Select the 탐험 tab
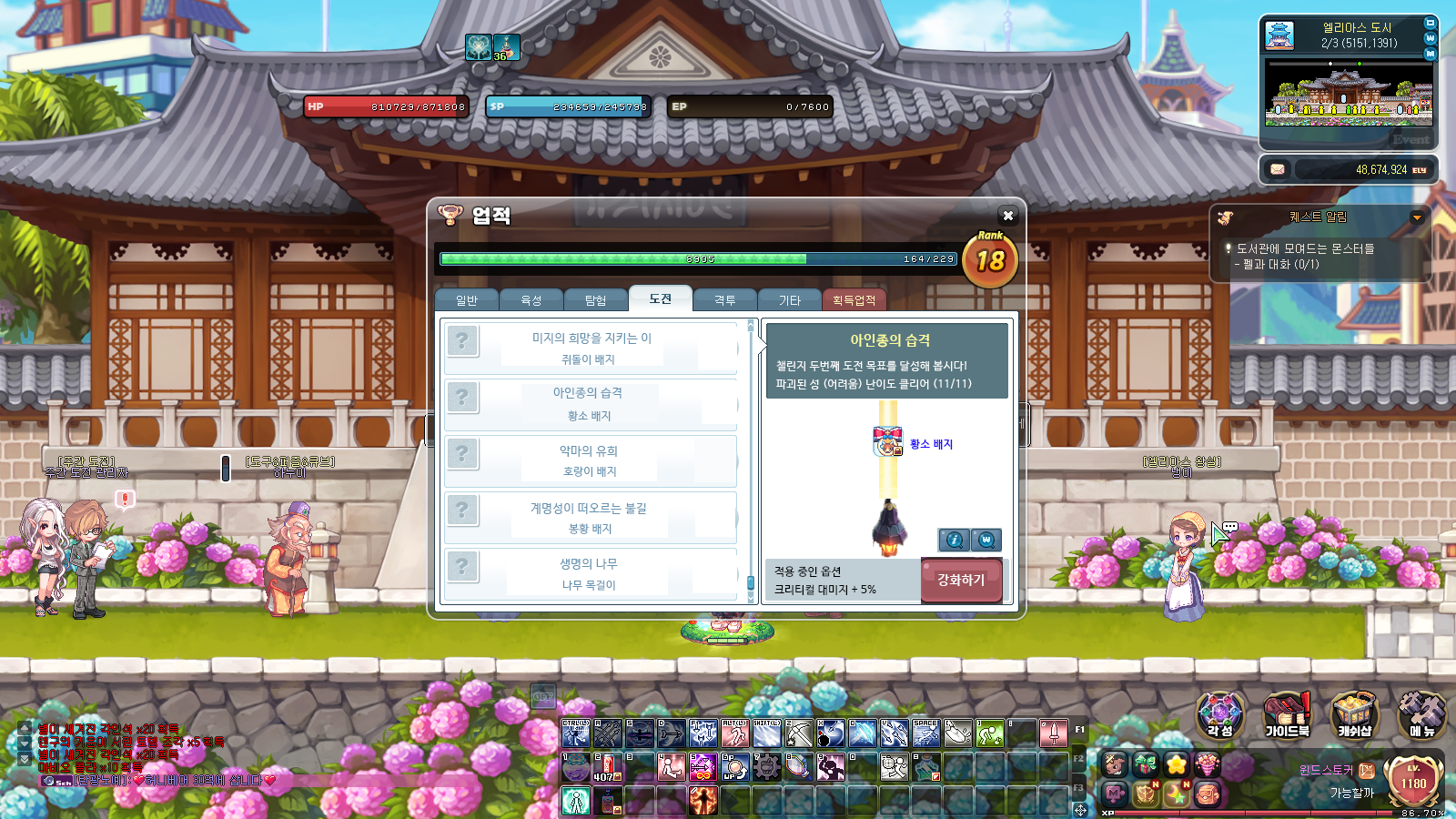 595,300
